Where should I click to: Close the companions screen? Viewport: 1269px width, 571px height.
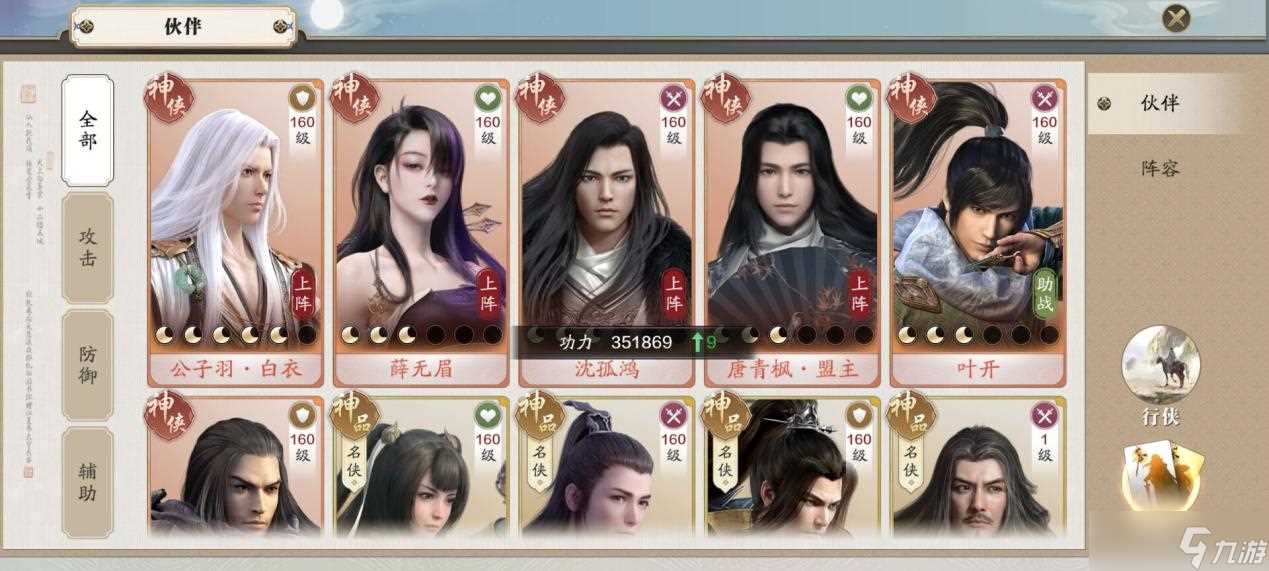(x=1177, y=17)
